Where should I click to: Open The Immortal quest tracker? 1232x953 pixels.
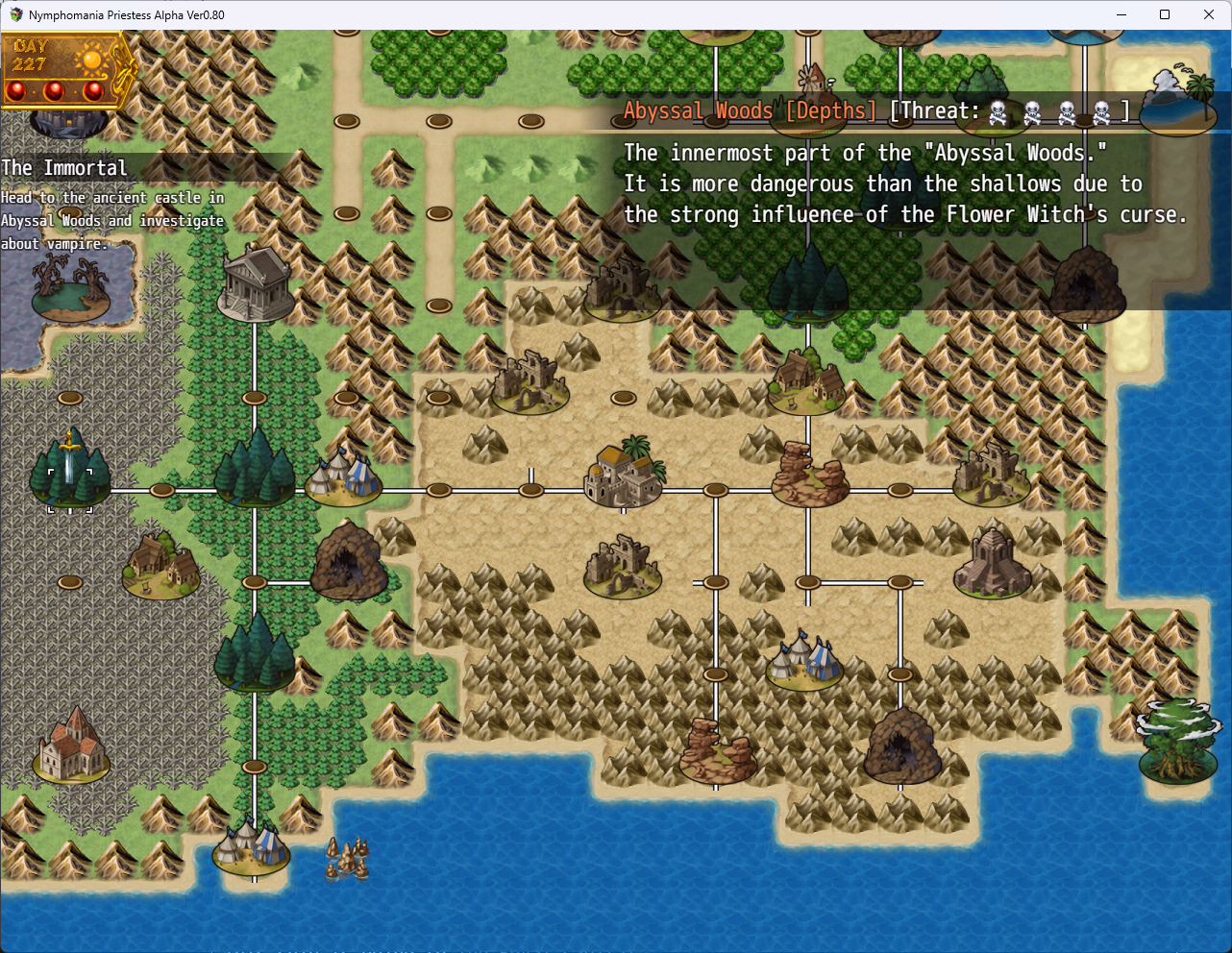pos(64,168)
